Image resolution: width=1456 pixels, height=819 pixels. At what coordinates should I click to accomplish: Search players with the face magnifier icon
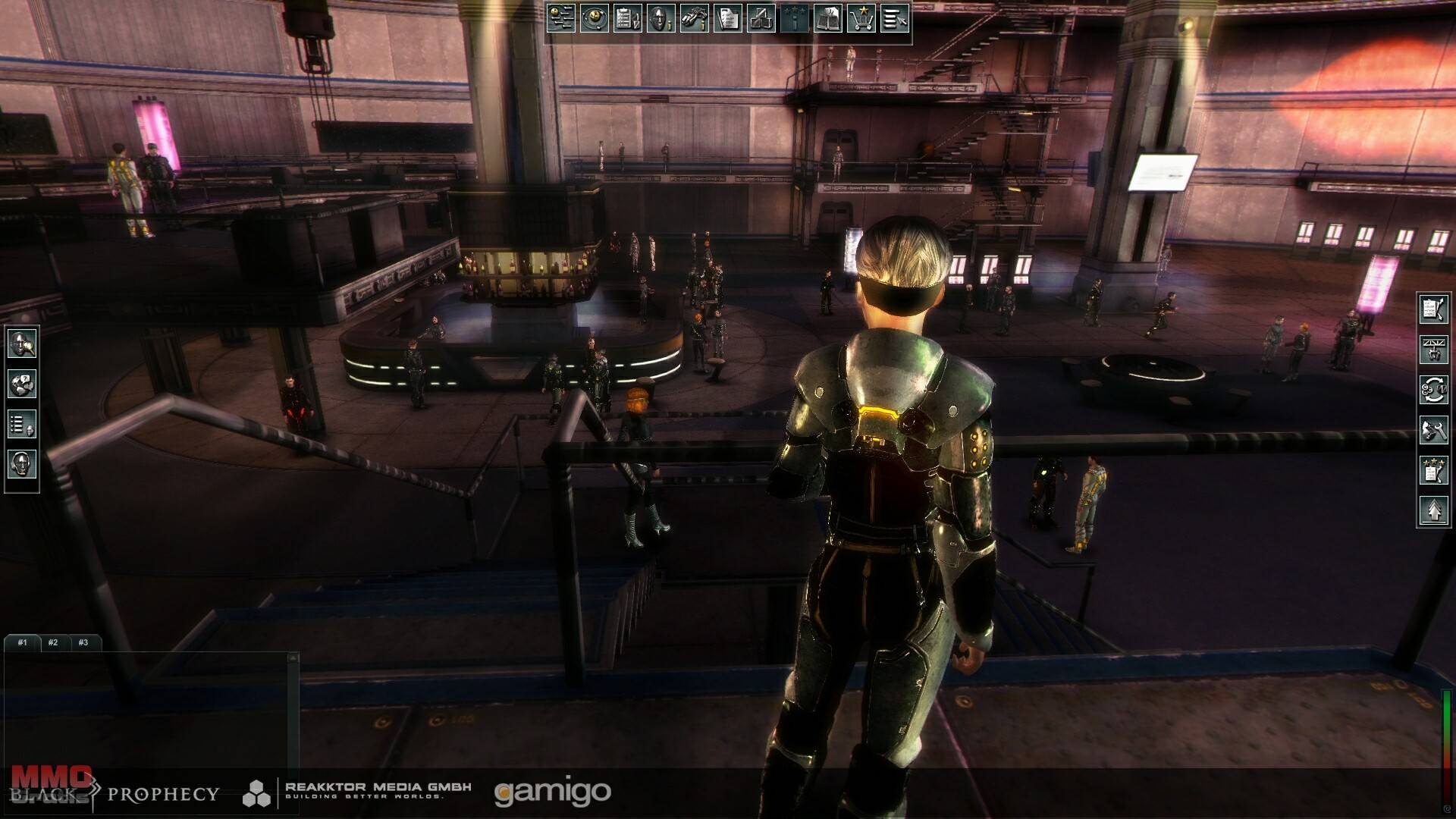pyautogui.click(x=22, y=344)
